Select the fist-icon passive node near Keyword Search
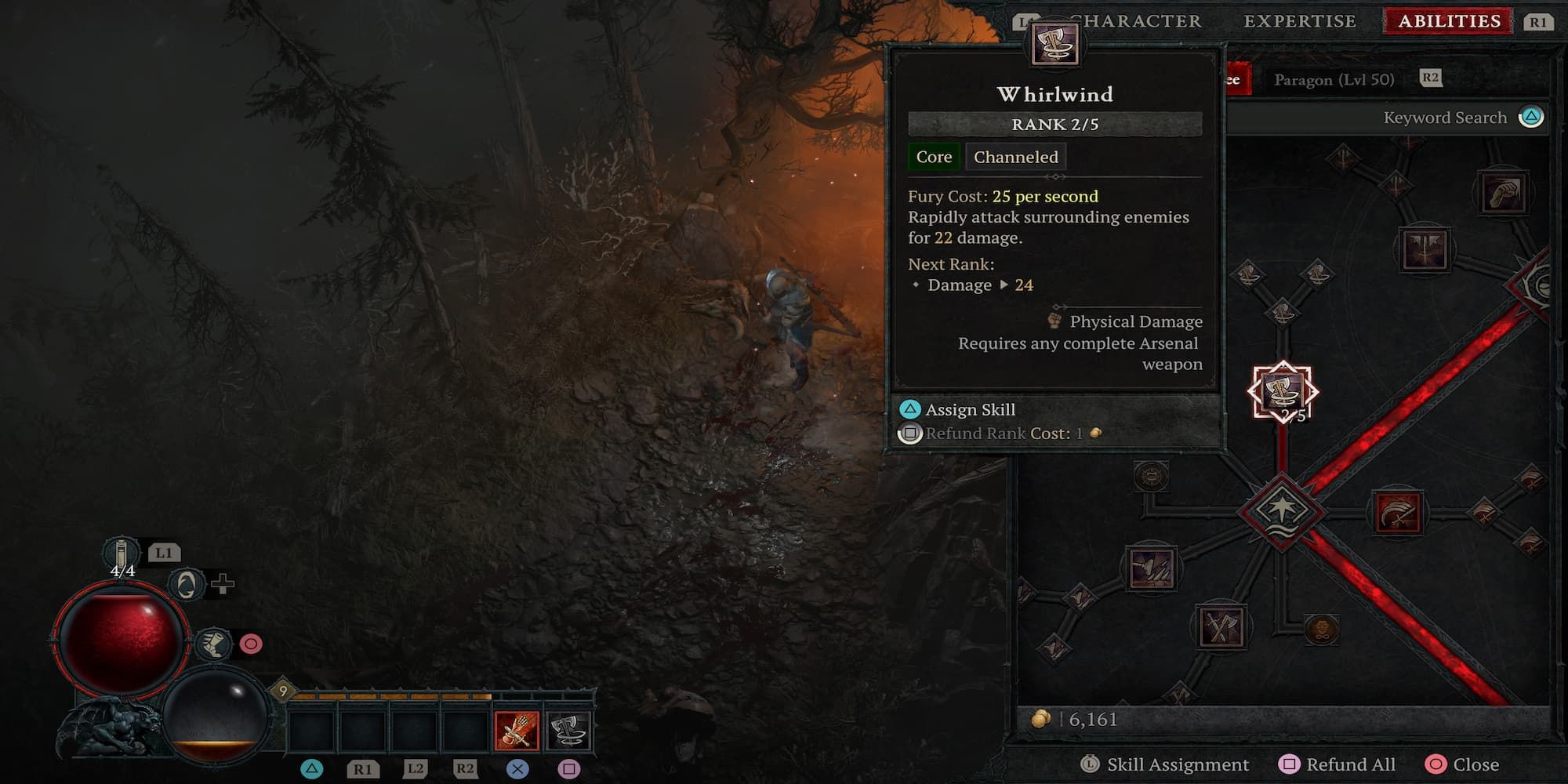Viewport: 1568px width, 784px height. click(x=1502, y=194)
